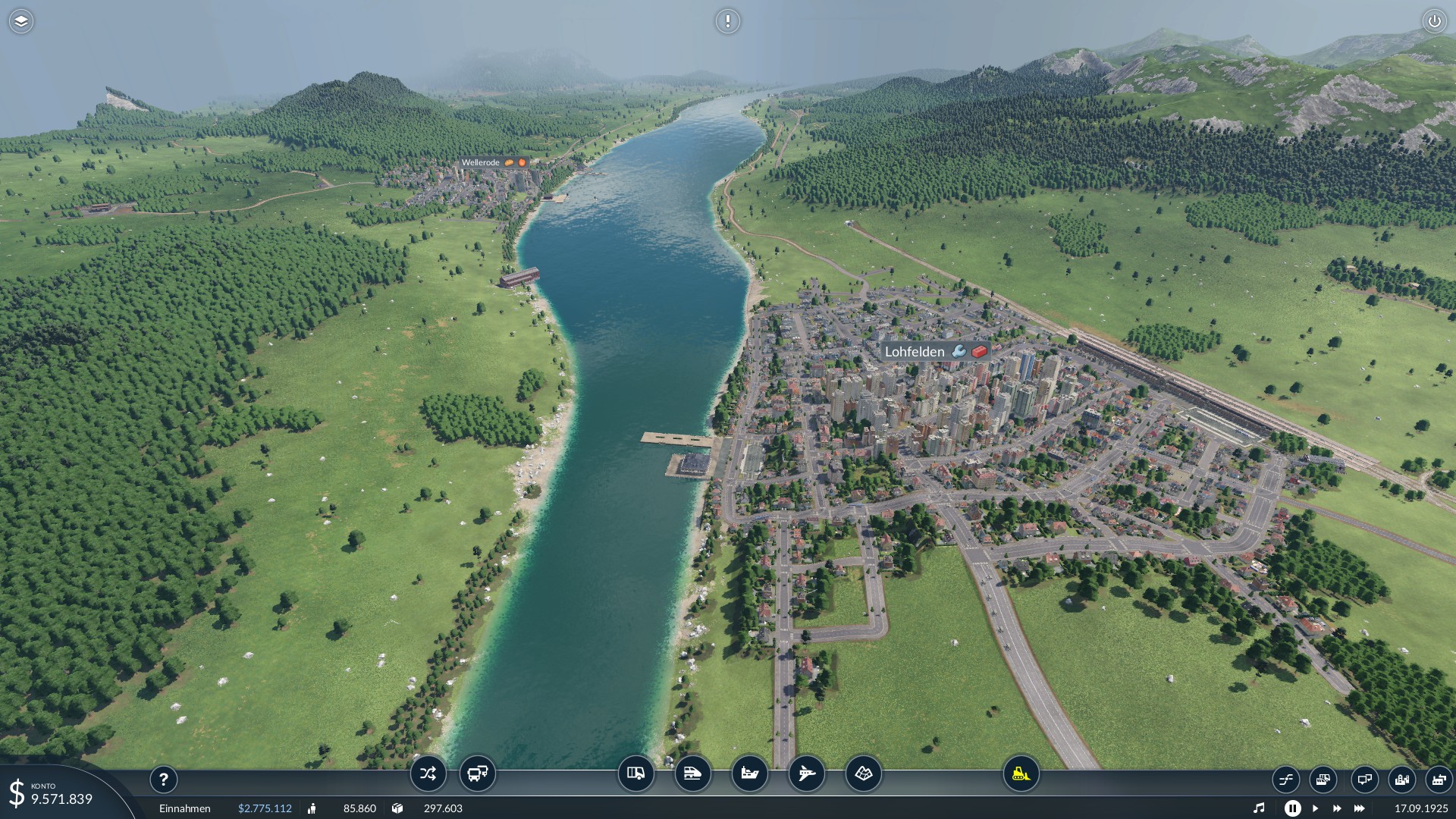
Task: Activate the yellow bulldozer tool
Action: (x=1021, y=773)
